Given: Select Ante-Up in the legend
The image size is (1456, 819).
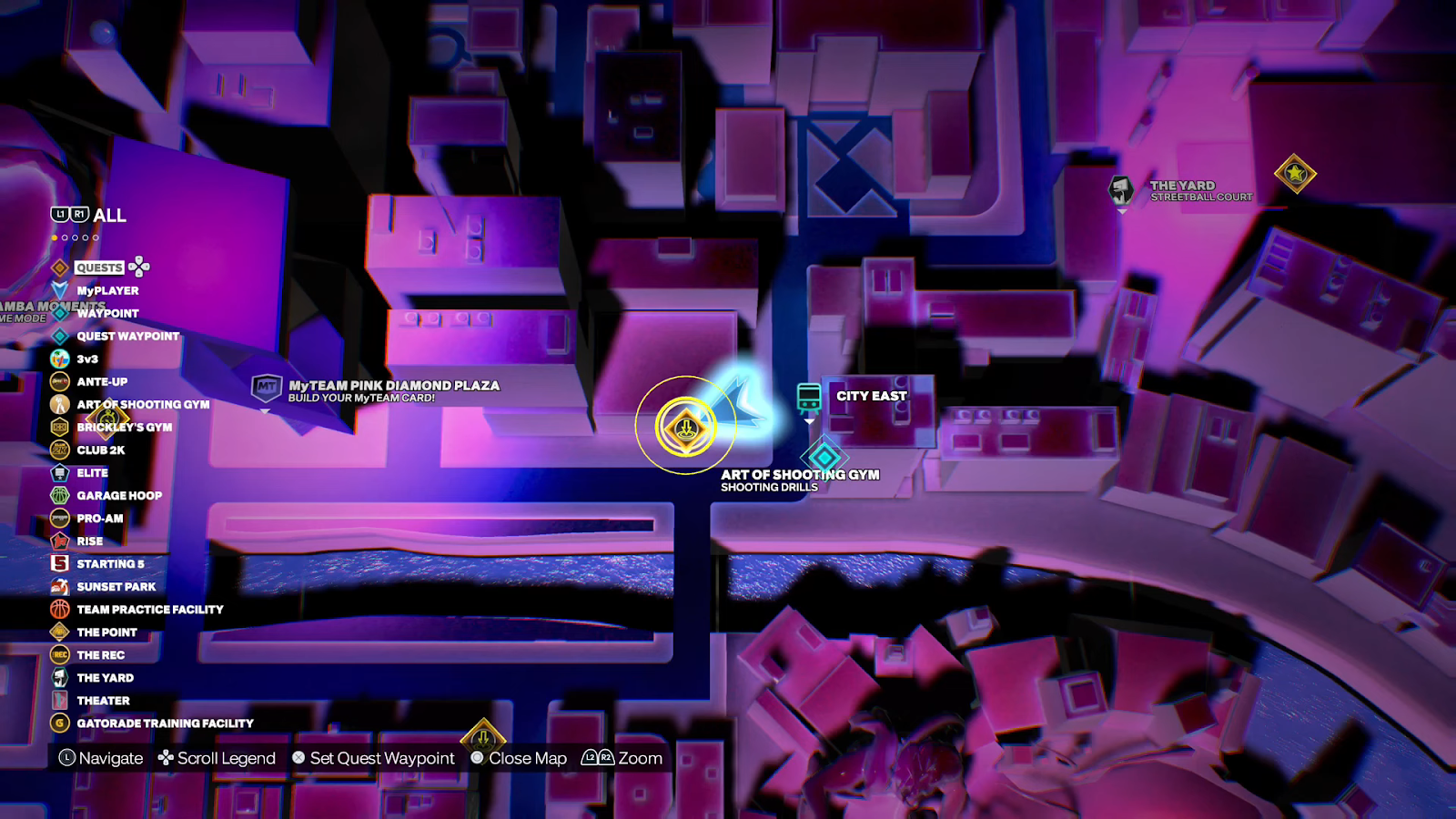Looking at the screenshot, I should [102, 381].
